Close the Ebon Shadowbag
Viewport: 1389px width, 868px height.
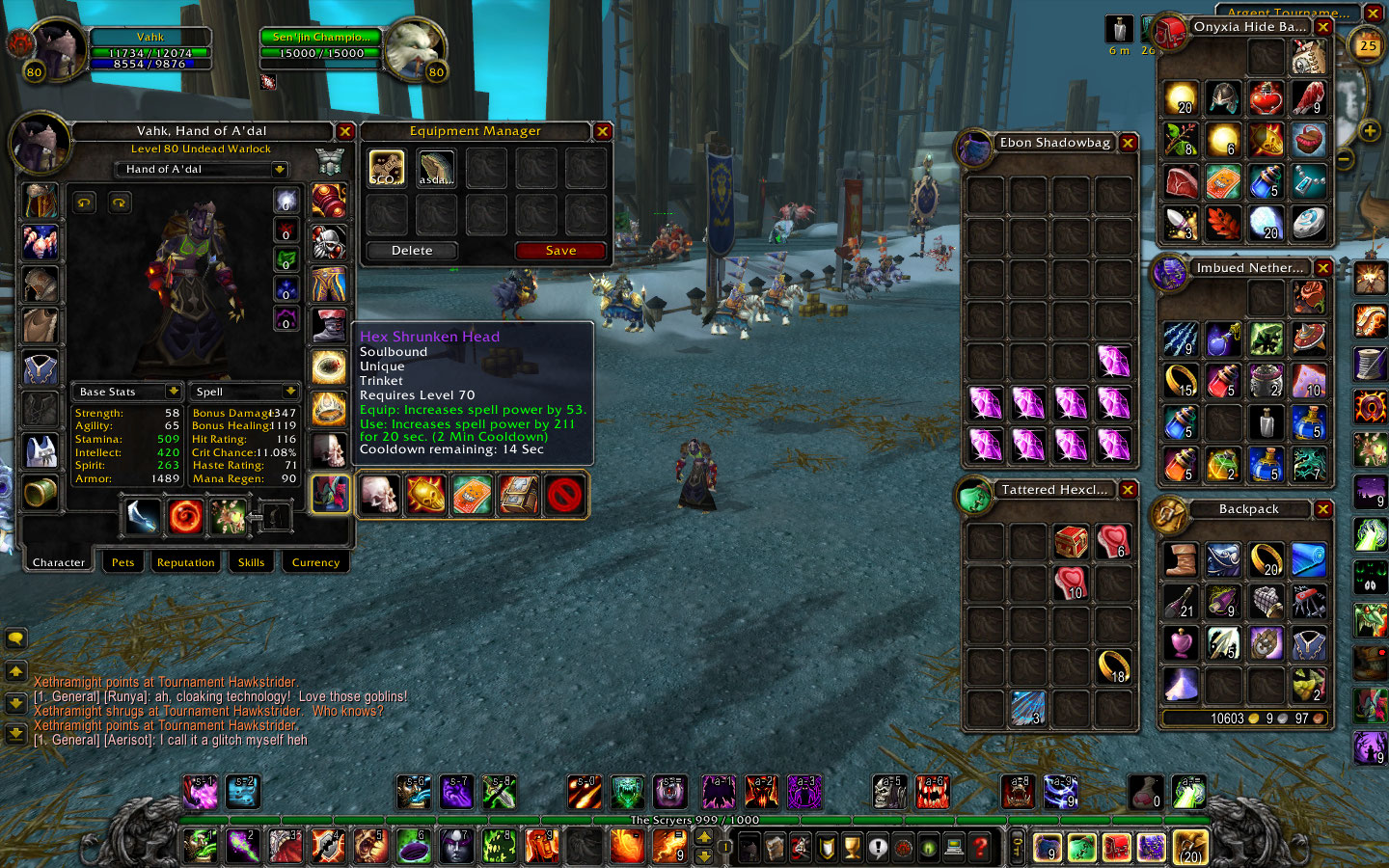(1128, 143)
